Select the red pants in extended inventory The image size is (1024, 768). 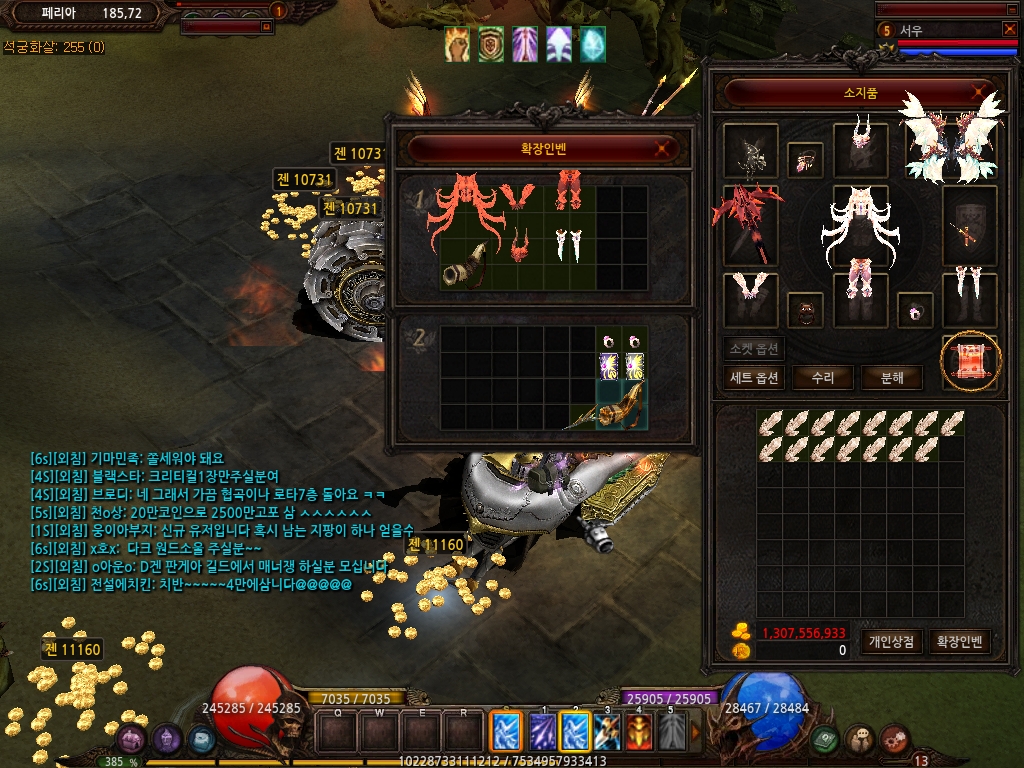click(570, 191)
